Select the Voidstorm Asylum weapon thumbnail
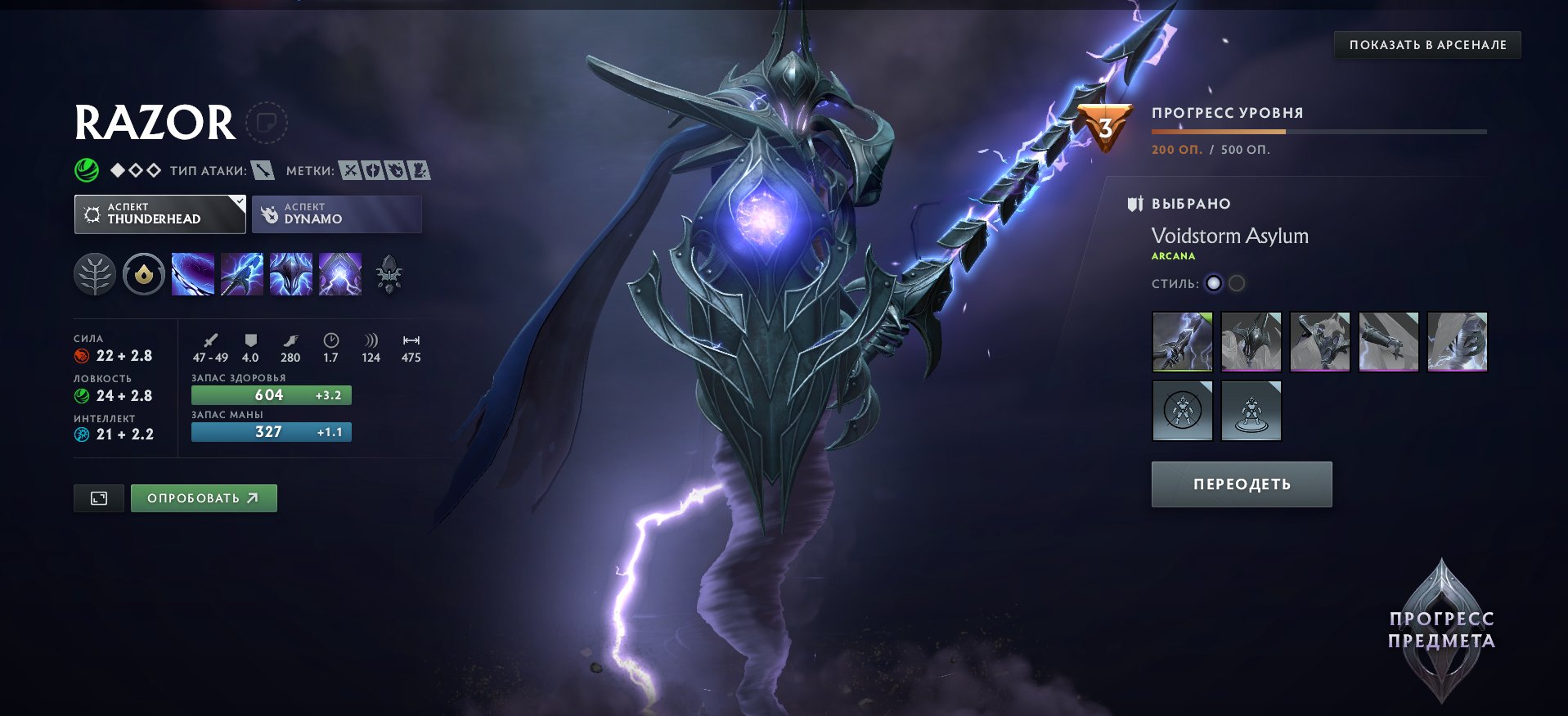Screen dimensions: 1568x716 coord(1183,342)
